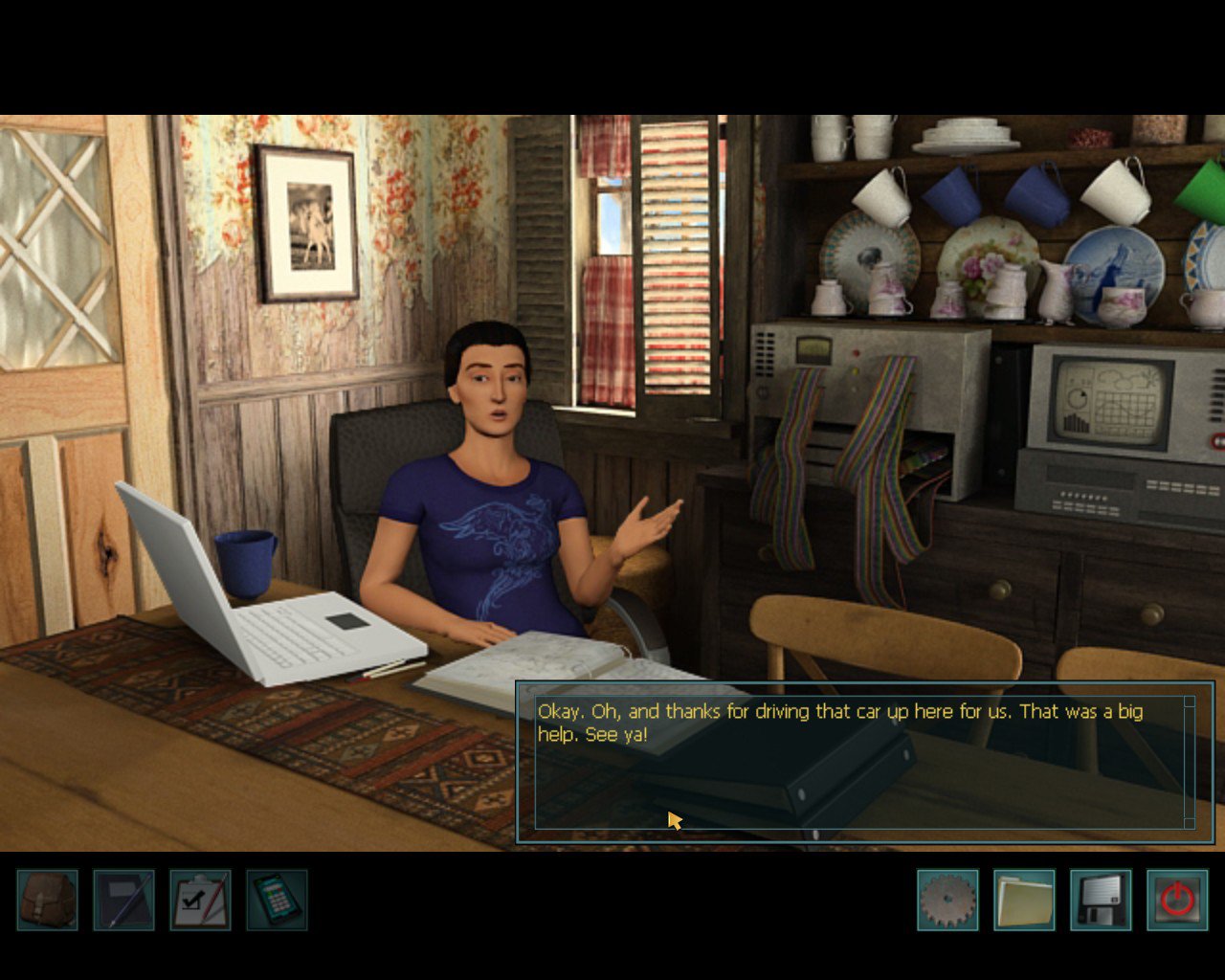Open the backpack inventory
Viewport: 1225px width, 980px height.
(48, 900)
